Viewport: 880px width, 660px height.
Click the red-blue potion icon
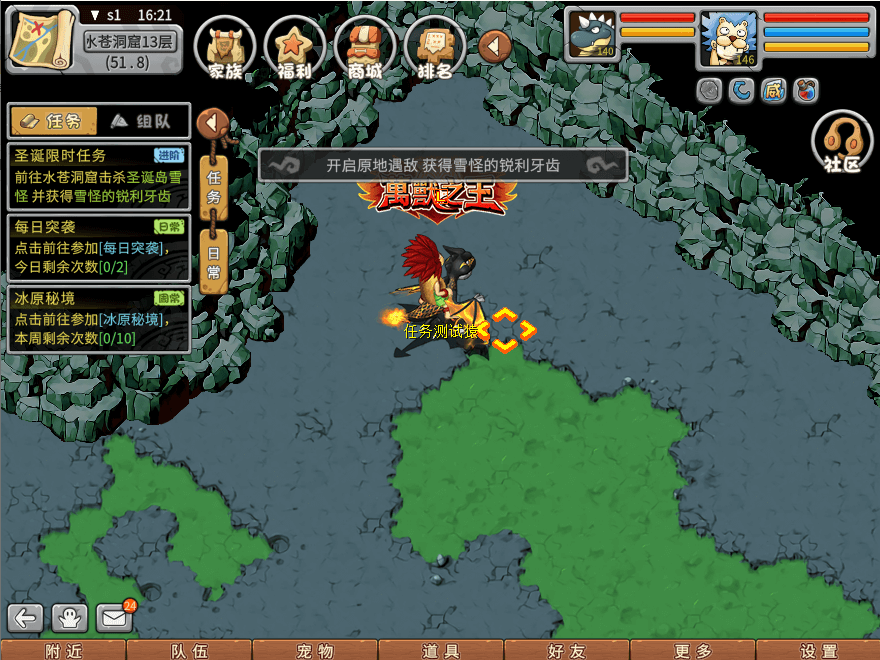point(806,91)
